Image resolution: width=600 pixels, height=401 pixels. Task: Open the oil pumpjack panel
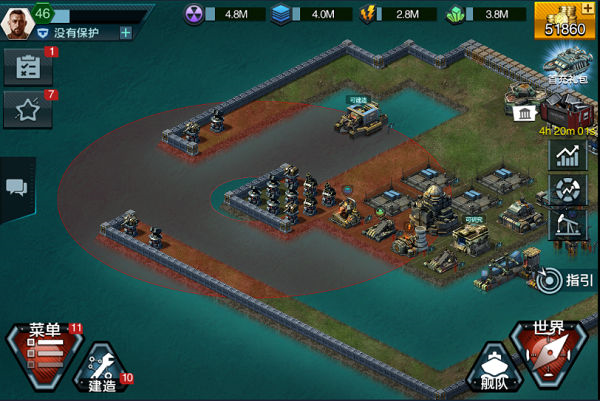(x=568, y=225)
